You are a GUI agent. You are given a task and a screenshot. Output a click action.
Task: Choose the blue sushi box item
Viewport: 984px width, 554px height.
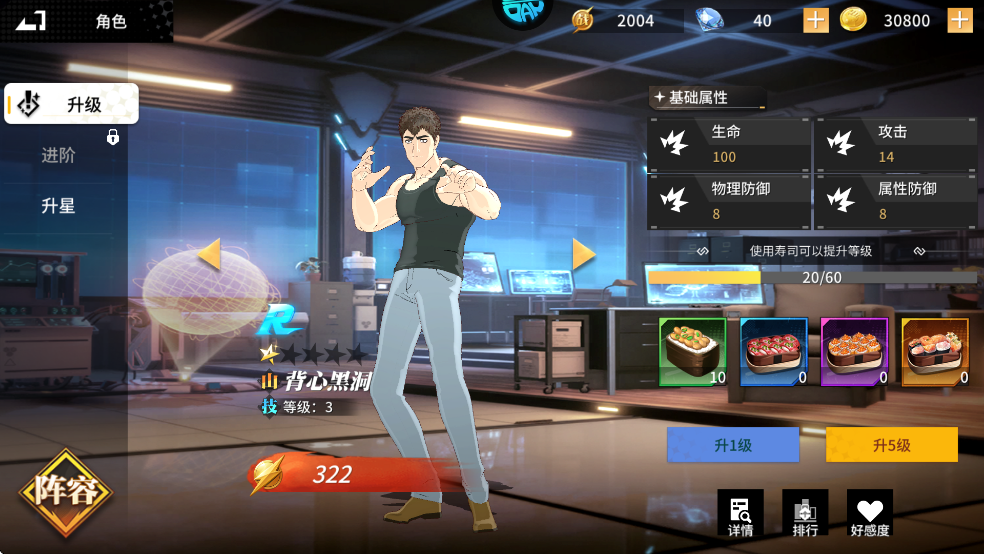[x=773, y=352]
